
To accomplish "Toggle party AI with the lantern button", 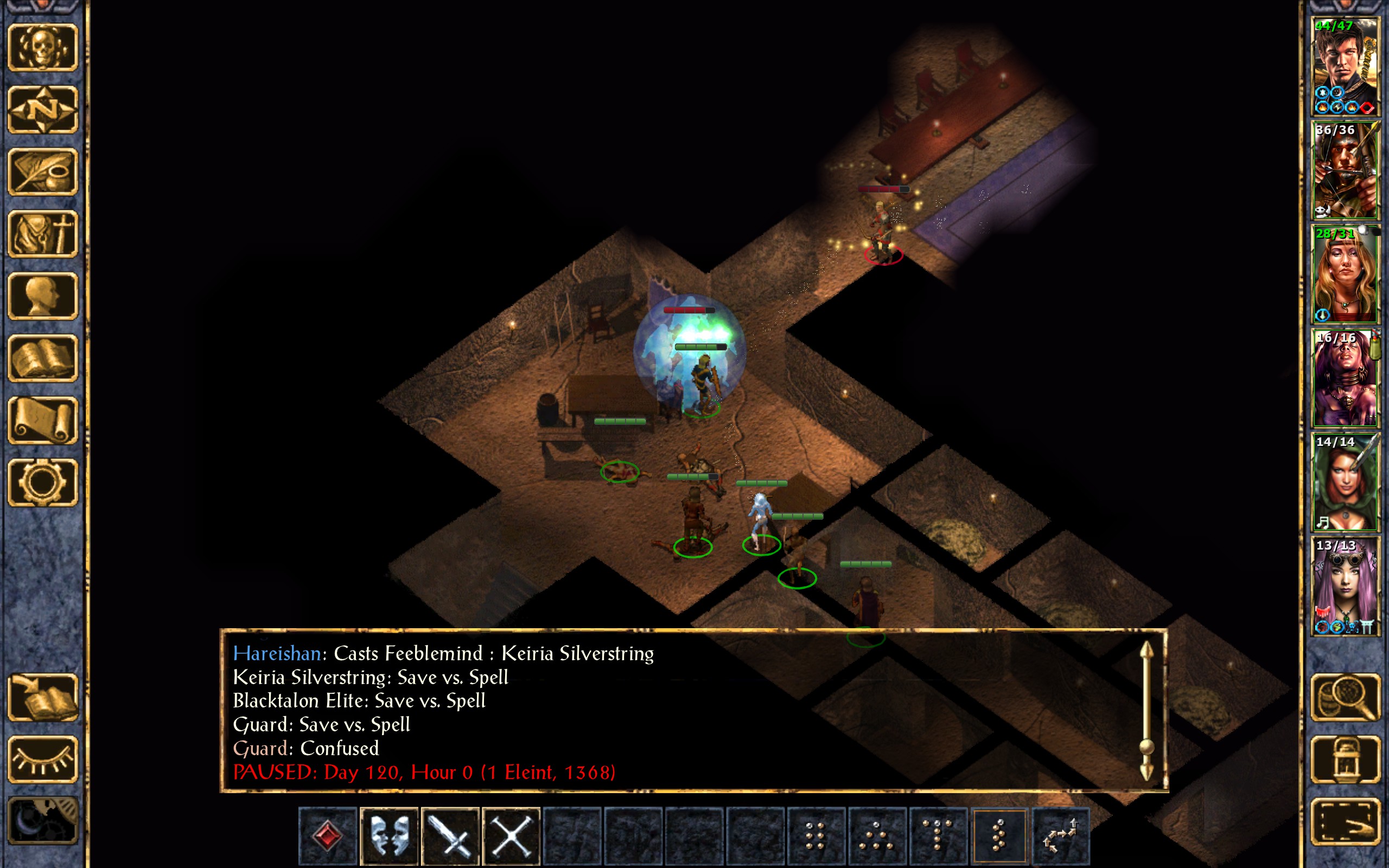I will tap(1345, 759).
